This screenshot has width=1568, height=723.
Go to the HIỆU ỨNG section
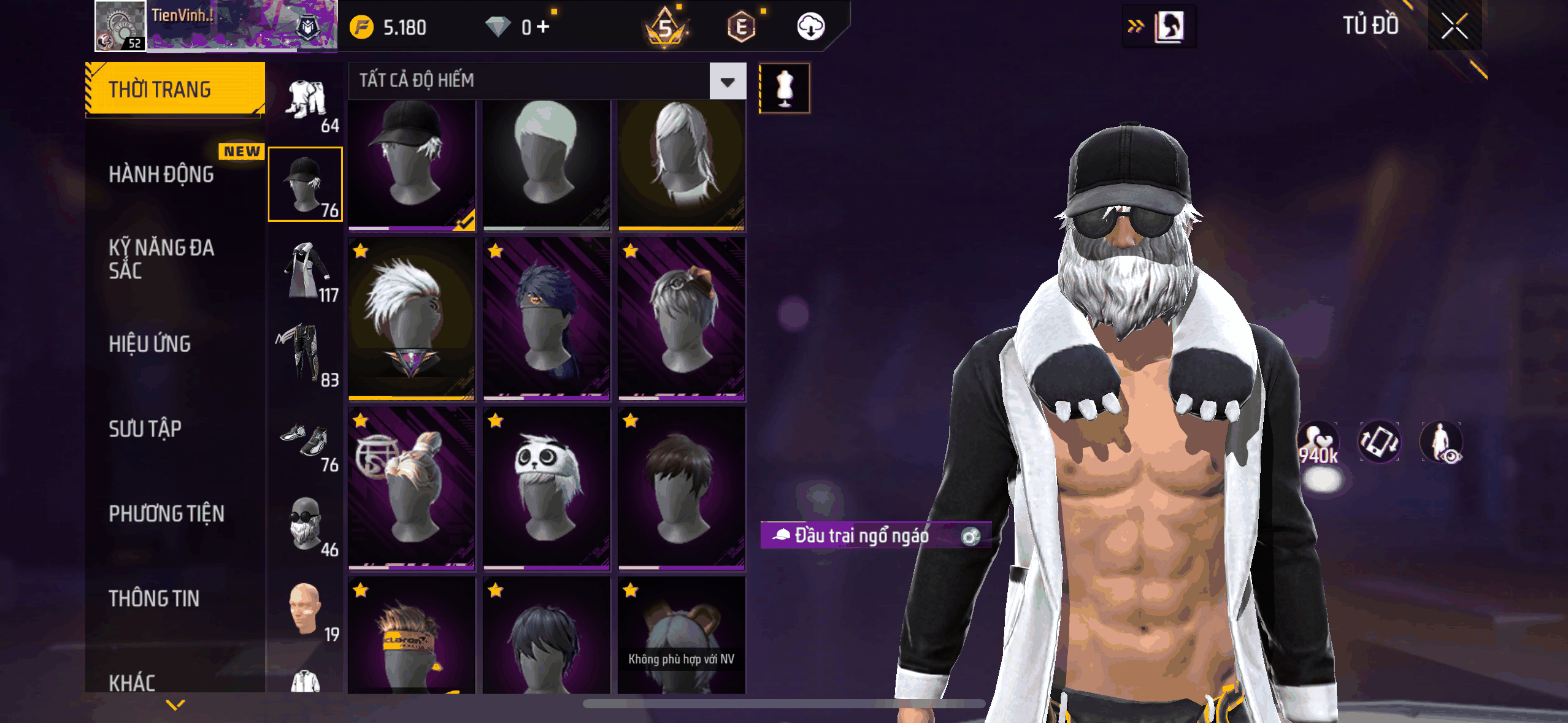[150, 344]
